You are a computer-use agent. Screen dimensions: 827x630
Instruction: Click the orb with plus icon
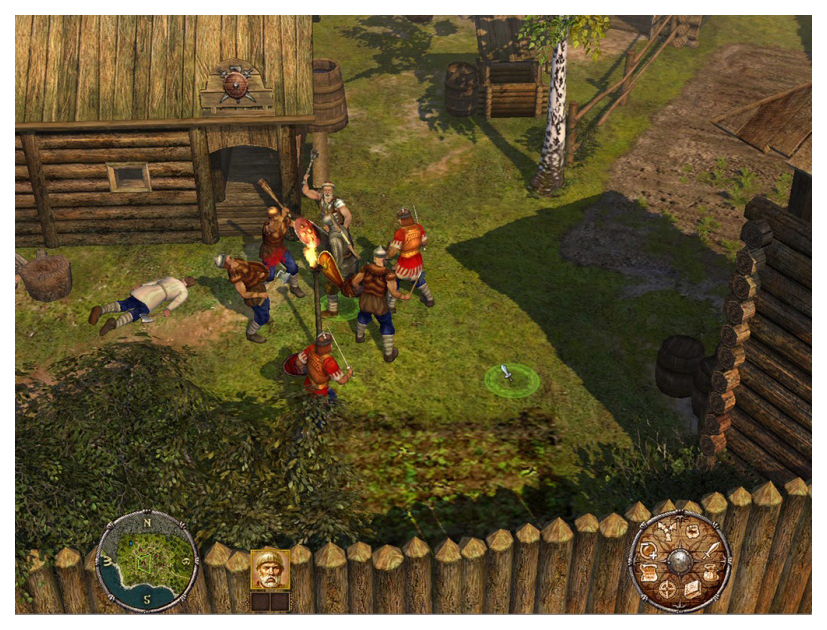(x=649, y=551)
